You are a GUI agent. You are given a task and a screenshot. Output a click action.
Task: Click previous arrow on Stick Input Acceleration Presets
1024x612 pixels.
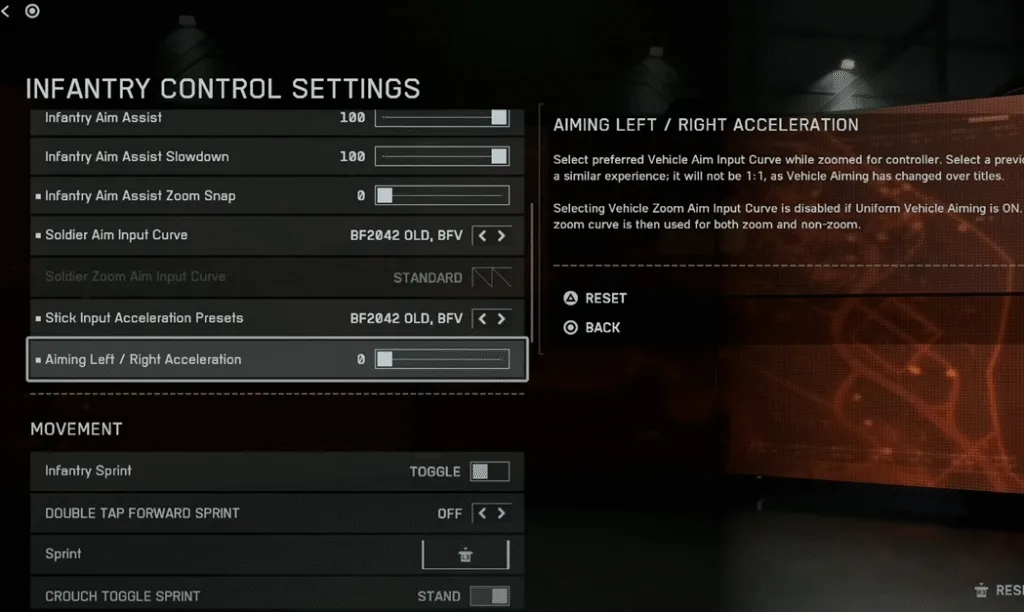tap(482, 319)
